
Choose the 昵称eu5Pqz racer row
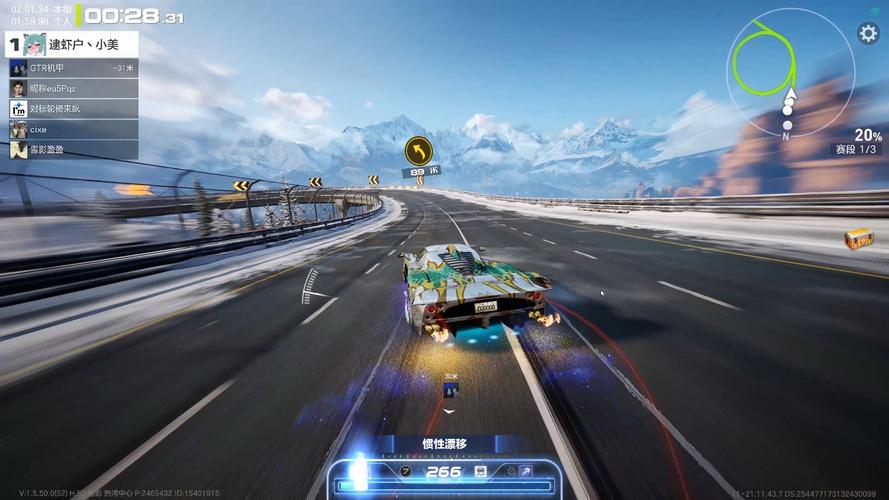pyautogui.click(x=72, y=88)
